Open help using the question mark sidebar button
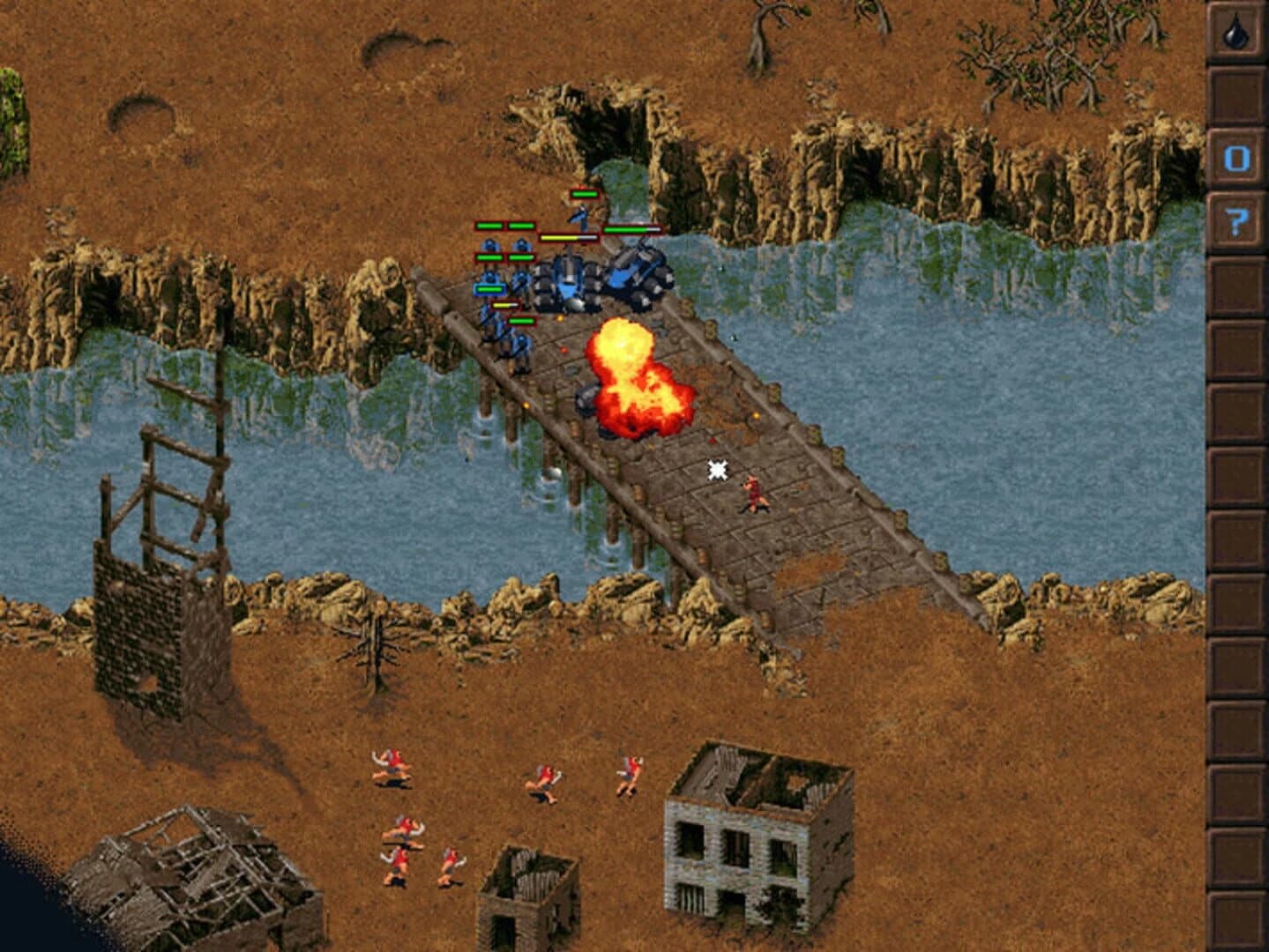This screenshot has width=1269, height=952. click(x=1238, y=214)
